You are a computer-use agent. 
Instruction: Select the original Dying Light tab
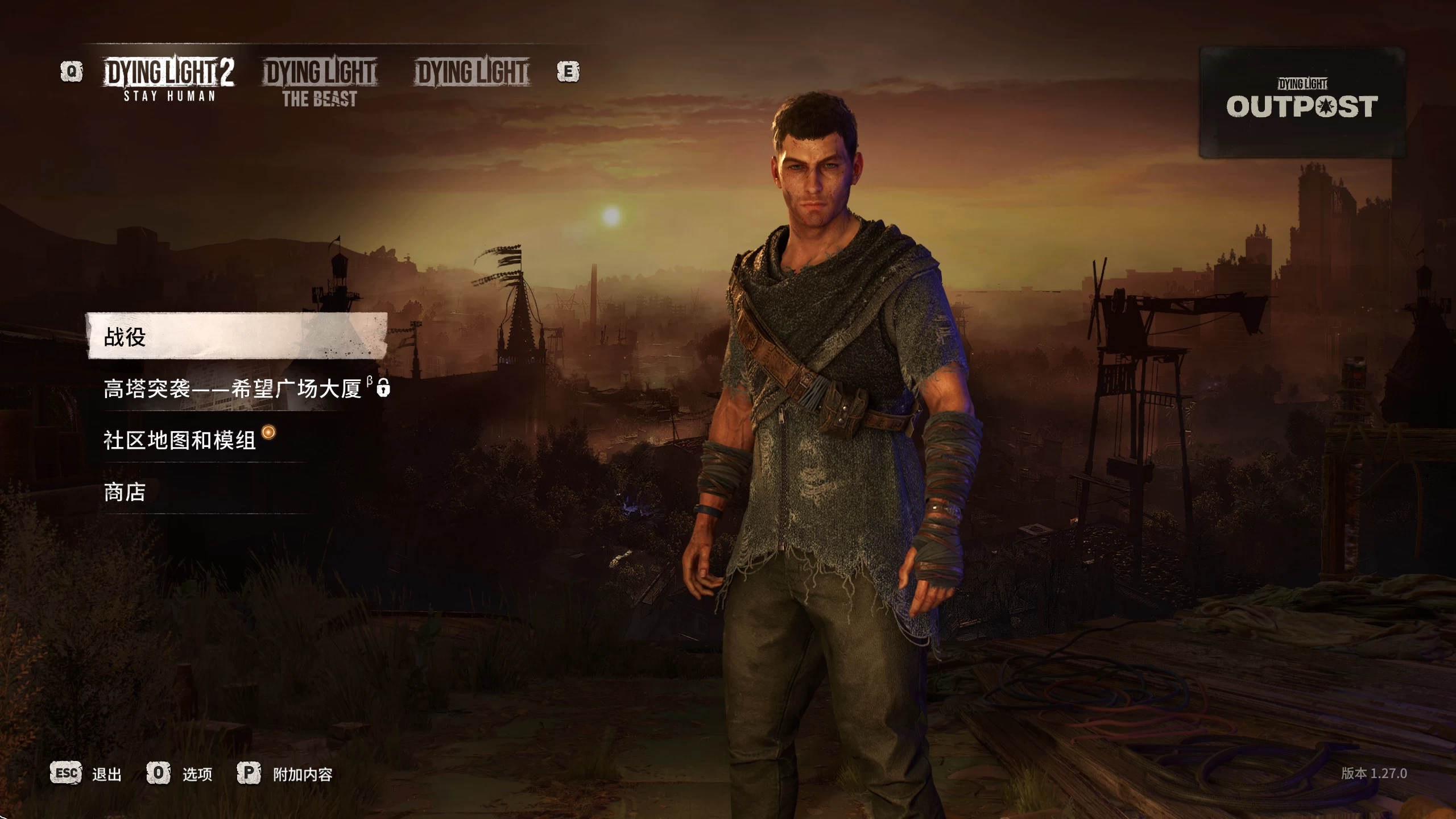pos(472,73)
